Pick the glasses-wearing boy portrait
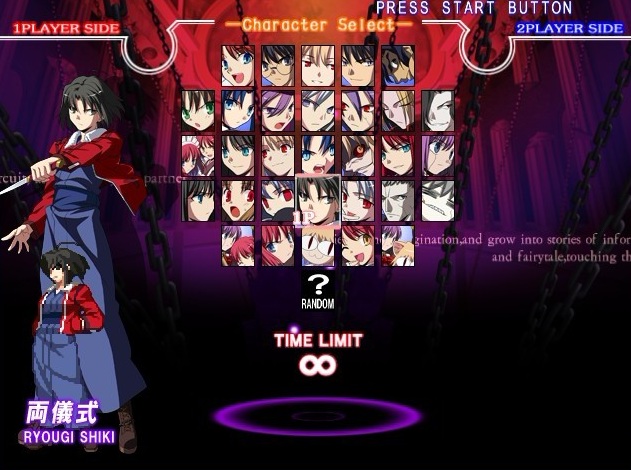Screen dimensions: 631x470 [278, 65]
